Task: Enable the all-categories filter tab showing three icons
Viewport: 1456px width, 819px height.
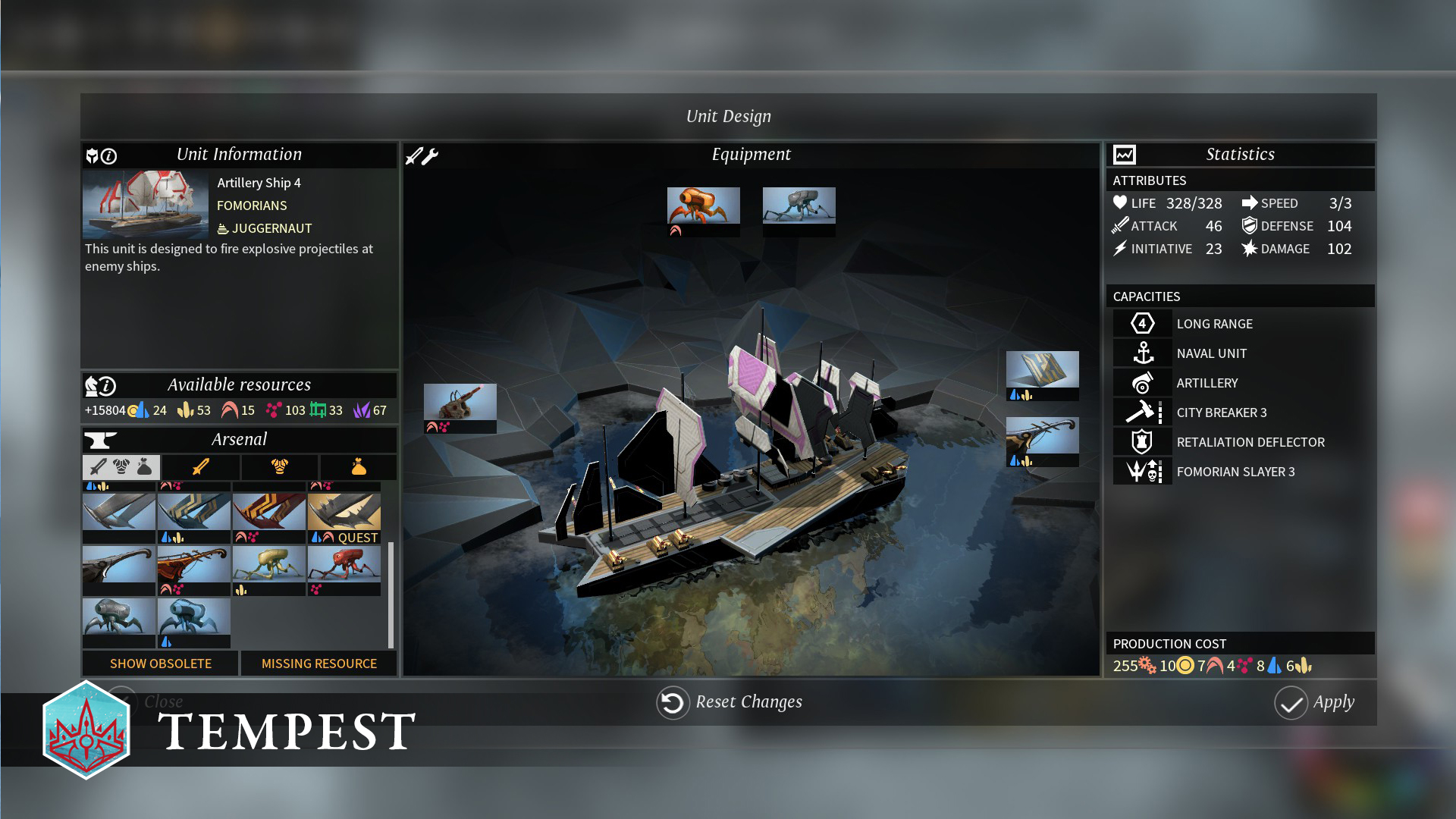Action: [121, 467]
